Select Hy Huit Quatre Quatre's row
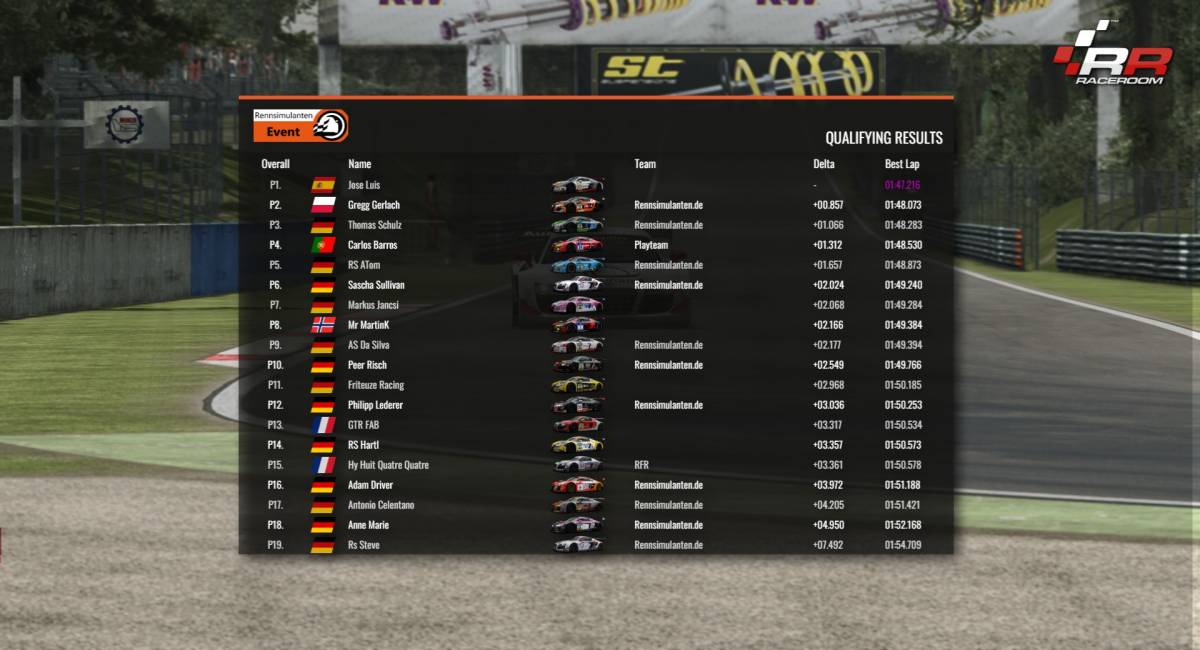Viewport: 1200px width, 650px height. tap(388, 465)
